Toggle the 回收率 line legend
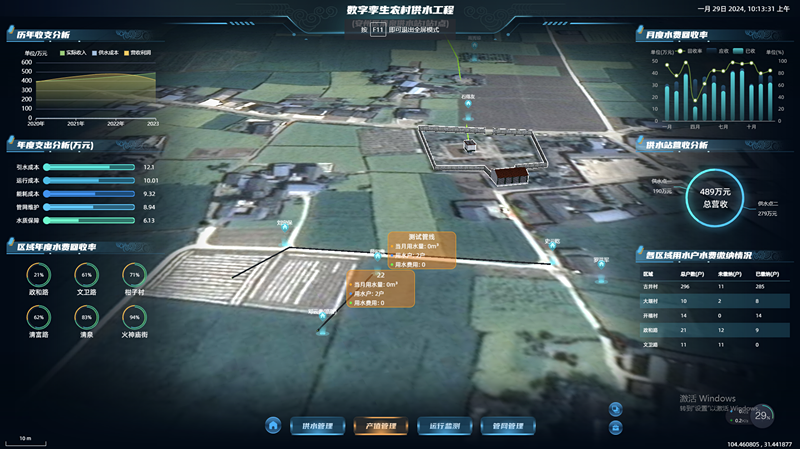This screenshot has width=800, height=449. tap(688, 50)
